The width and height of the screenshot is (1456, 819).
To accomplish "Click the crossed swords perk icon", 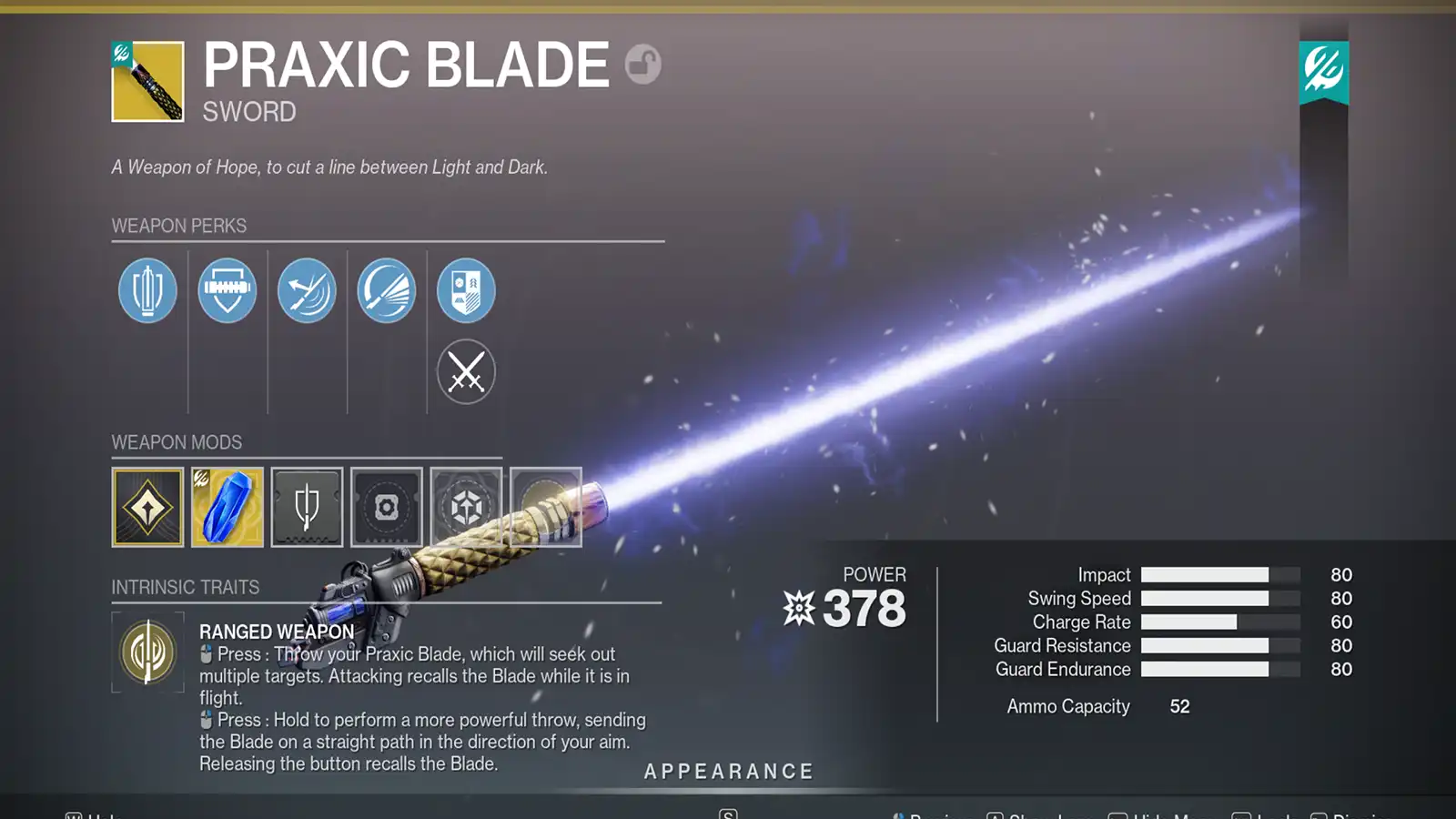I will click(466, 371).
